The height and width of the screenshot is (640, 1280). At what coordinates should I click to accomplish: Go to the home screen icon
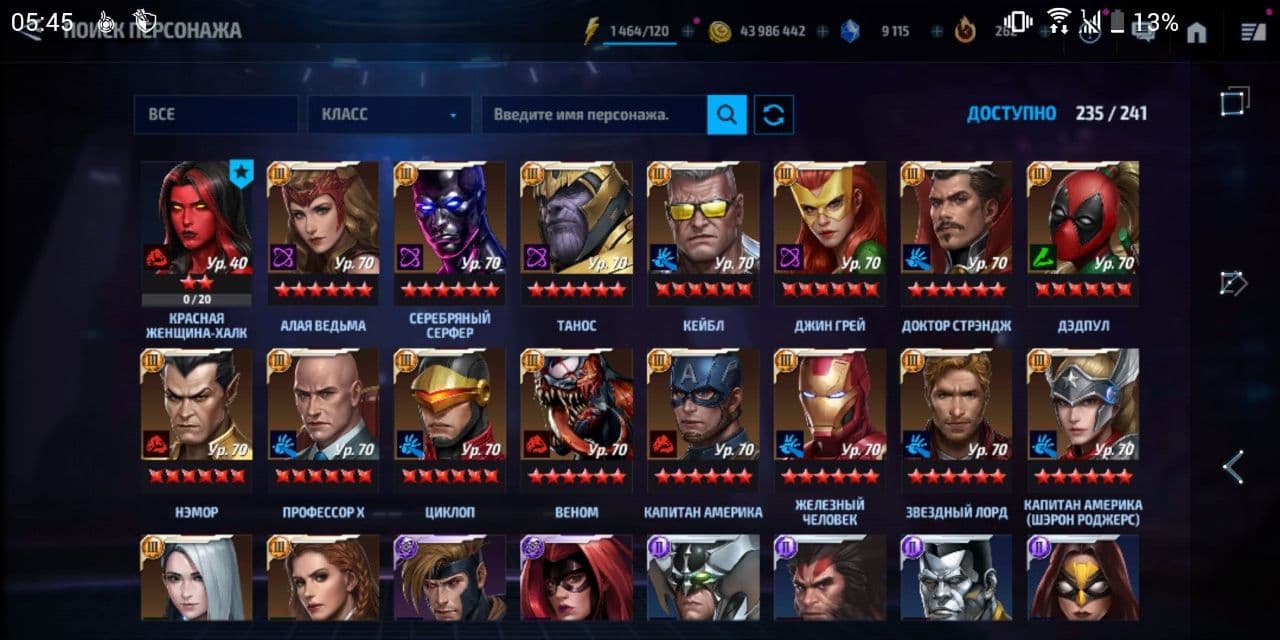[1196, 32]
